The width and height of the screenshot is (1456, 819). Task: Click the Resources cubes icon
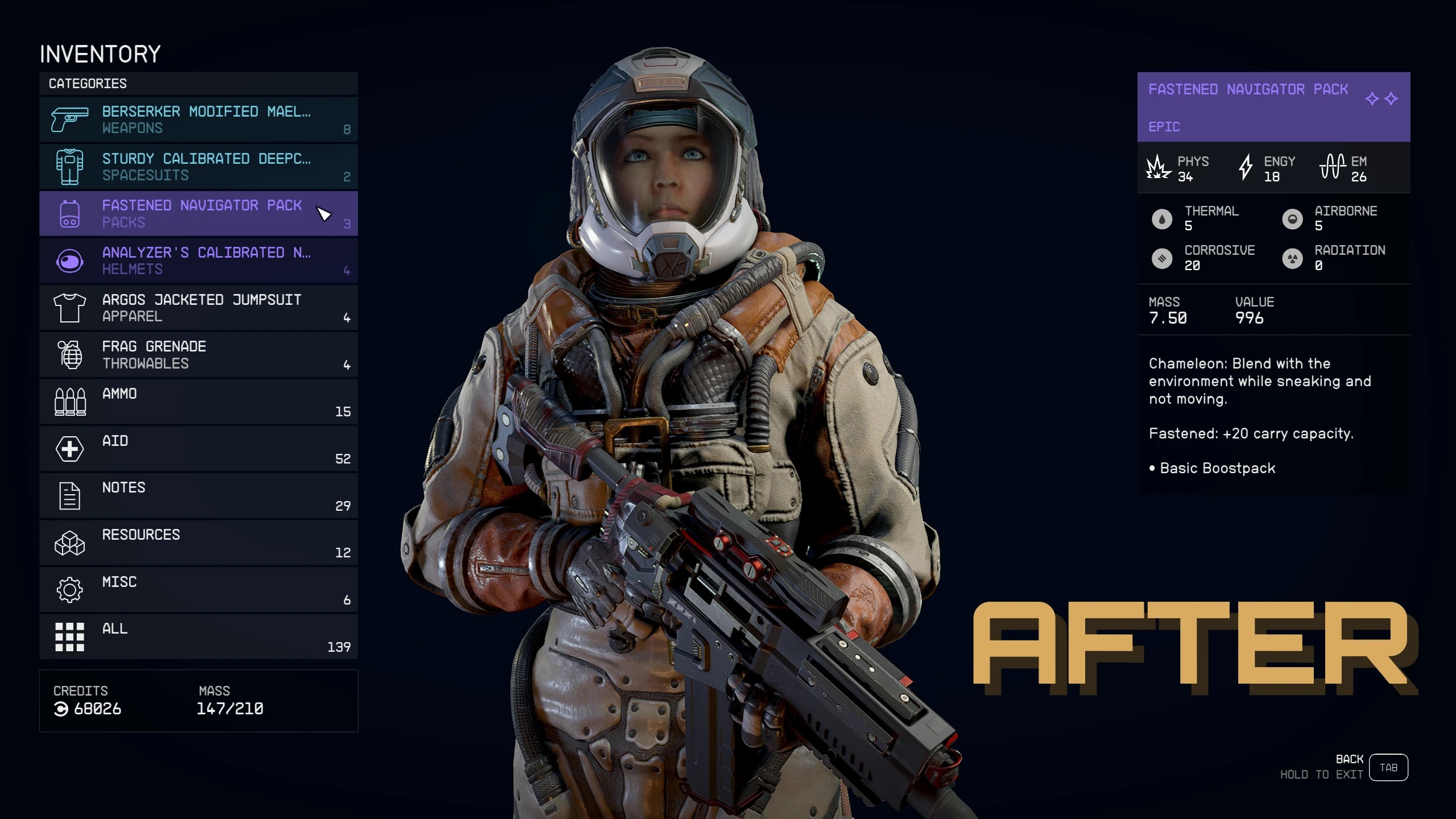68,542
